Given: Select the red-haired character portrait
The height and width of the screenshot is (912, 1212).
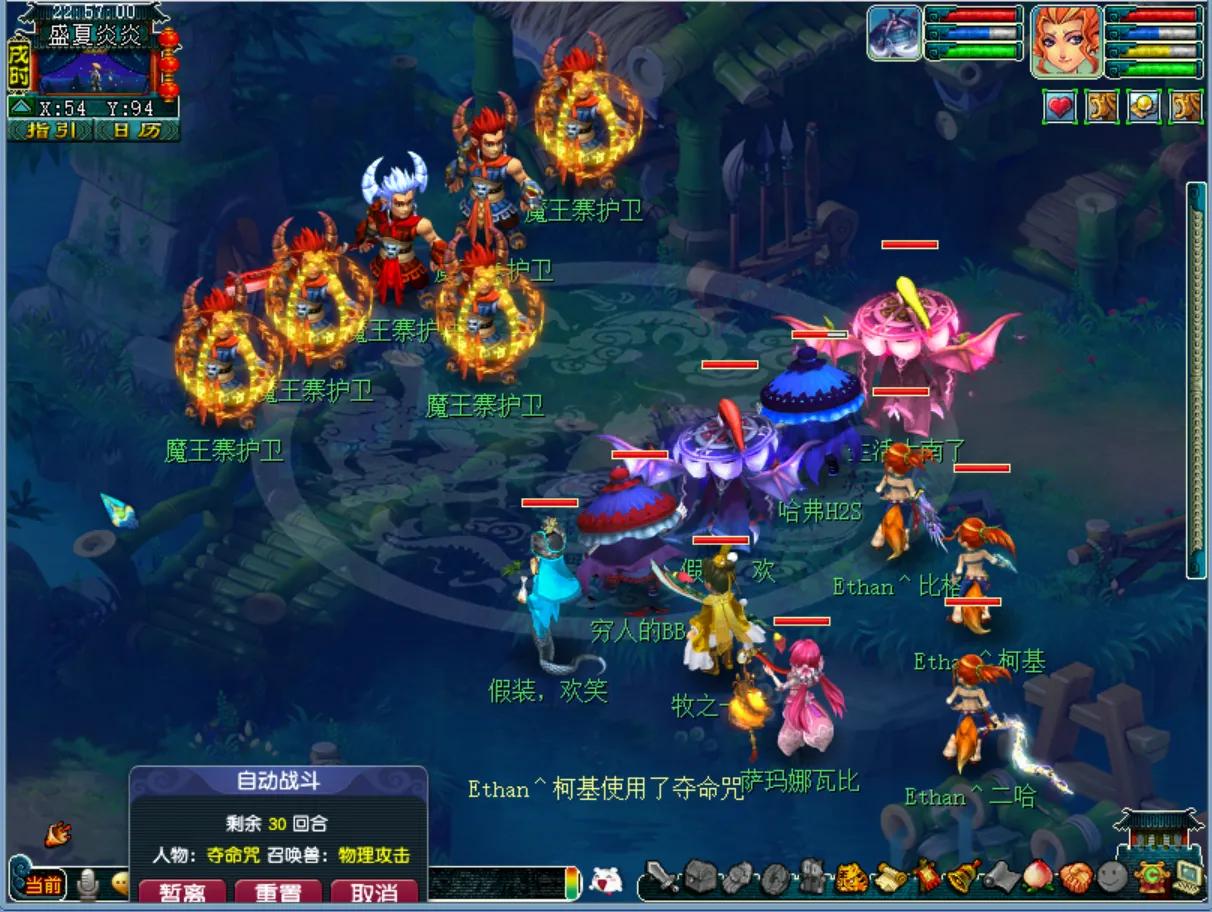Looking at the screenshot, I should coord(1066,41).
